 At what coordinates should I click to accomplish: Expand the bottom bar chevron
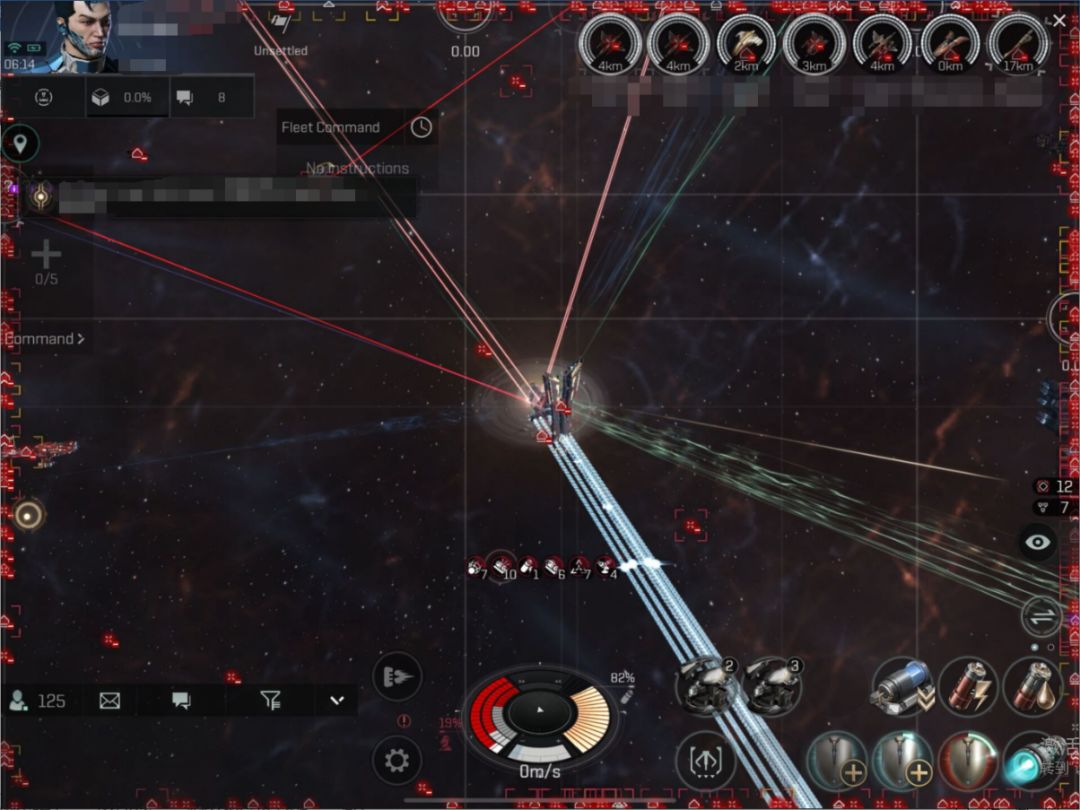point(336,700)
